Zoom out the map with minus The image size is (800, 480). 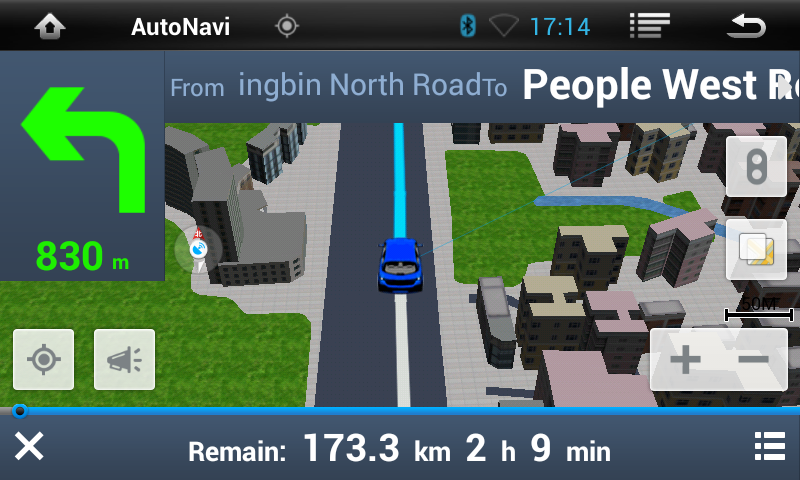tap(753, 360)
